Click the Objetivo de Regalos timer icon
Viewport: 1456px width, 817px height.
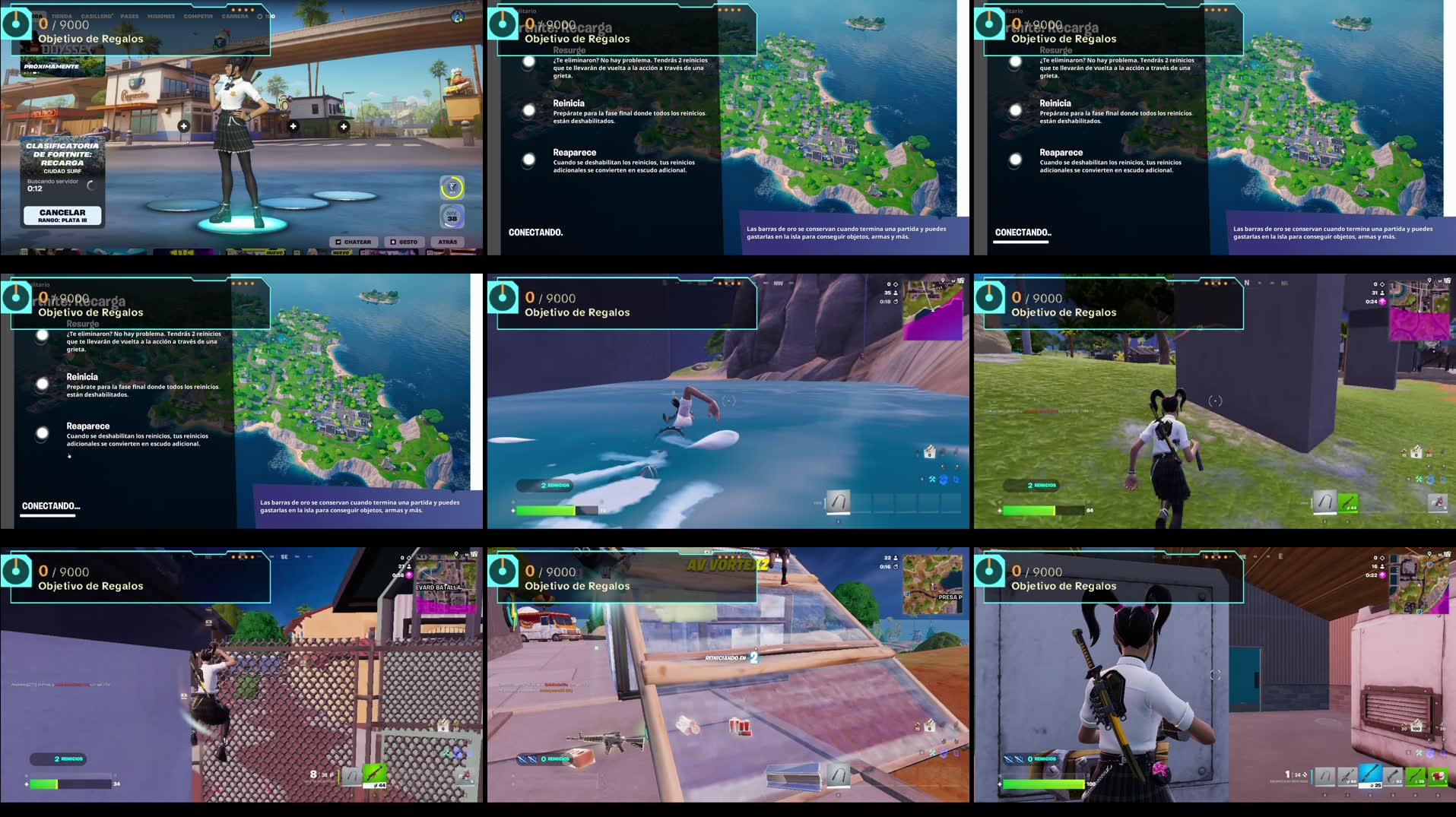pos(15,24)
